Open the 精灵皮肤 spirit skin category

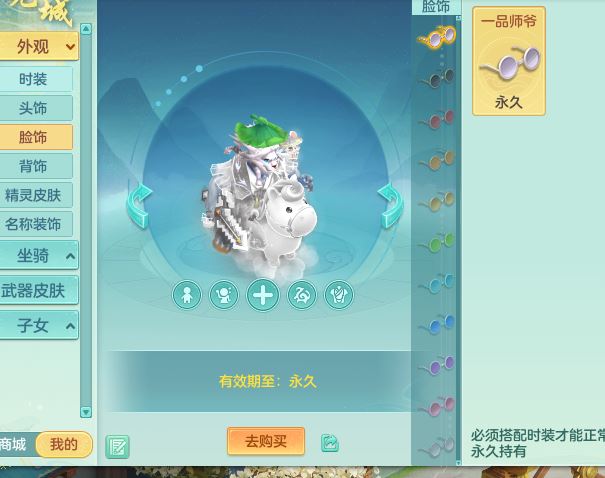coord(33,195)
